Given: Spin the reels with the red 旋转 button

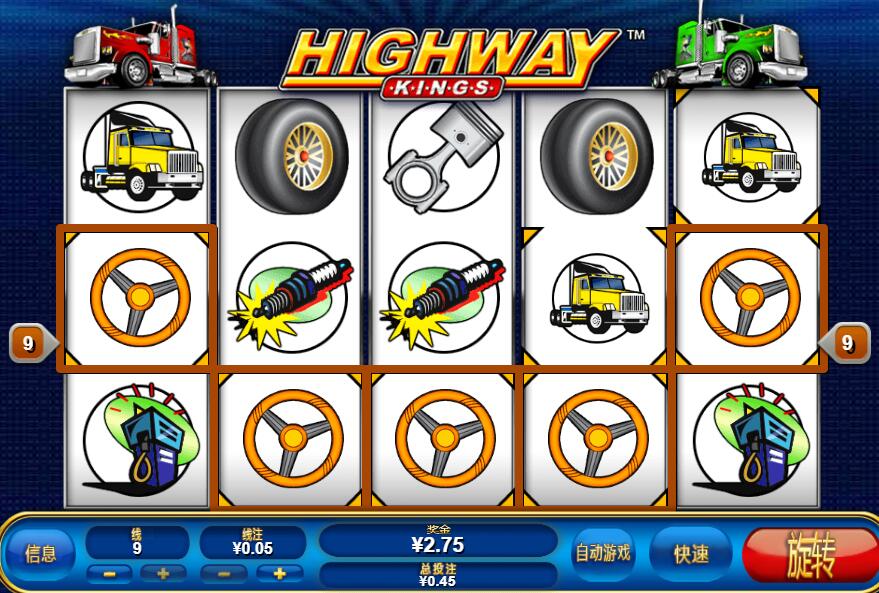Looking at the screenshot, I should coord(809,553).
